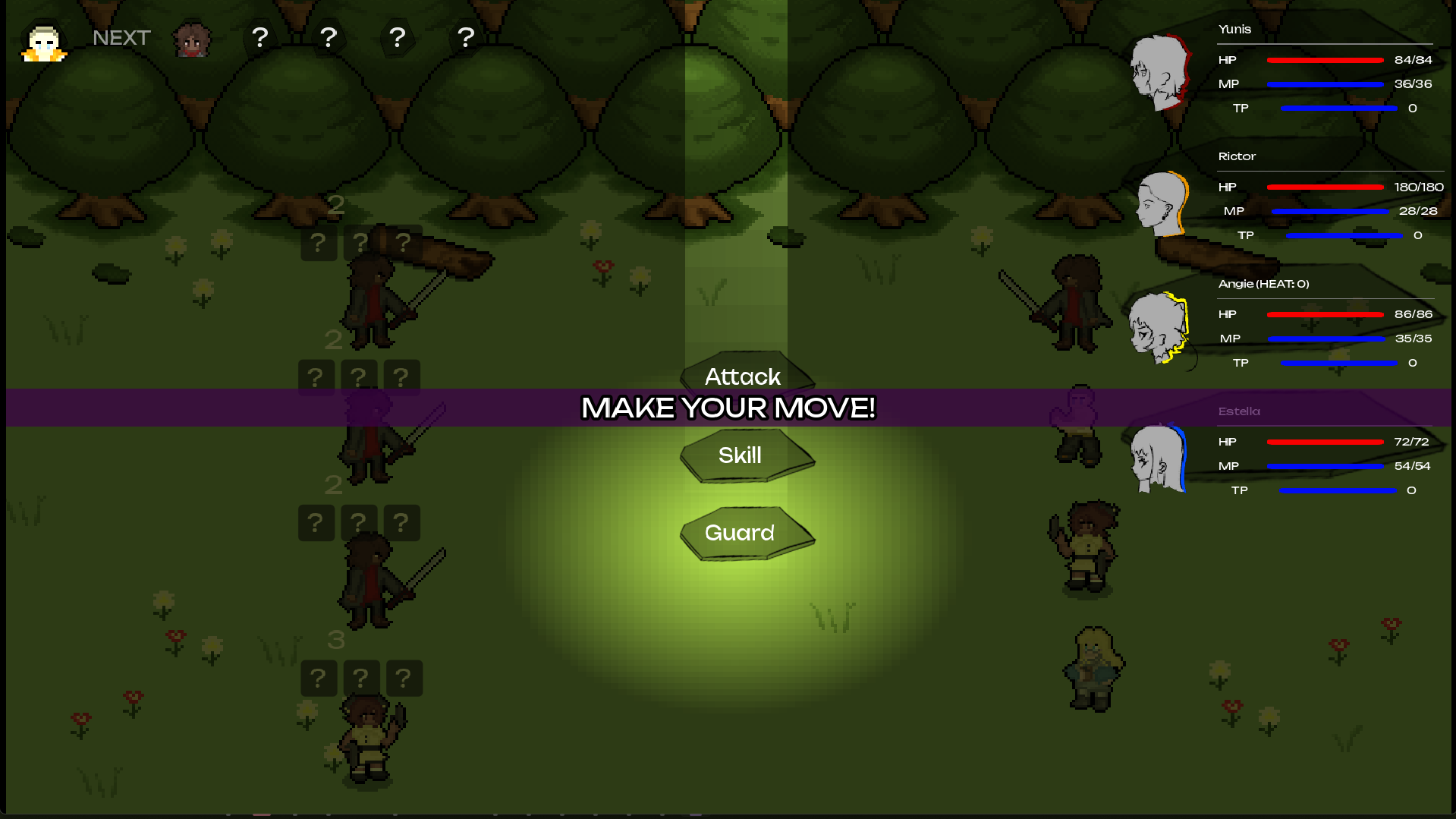Open the Skill menu
1456x819 pixels.
(x=741, y=455)
